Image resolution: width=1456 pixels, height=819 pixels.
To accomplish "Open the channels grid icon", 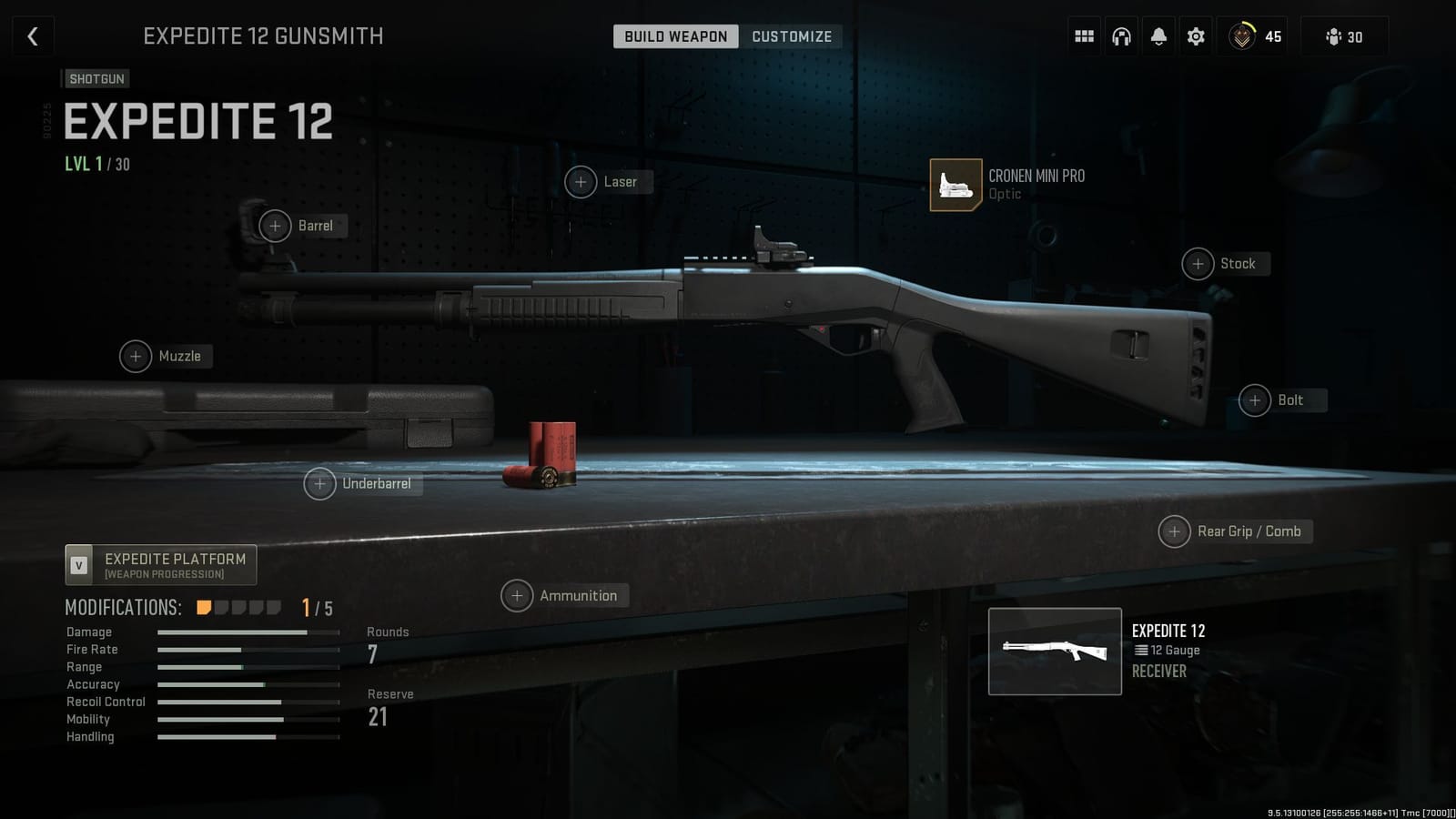I will click(x=1083, y=35).
